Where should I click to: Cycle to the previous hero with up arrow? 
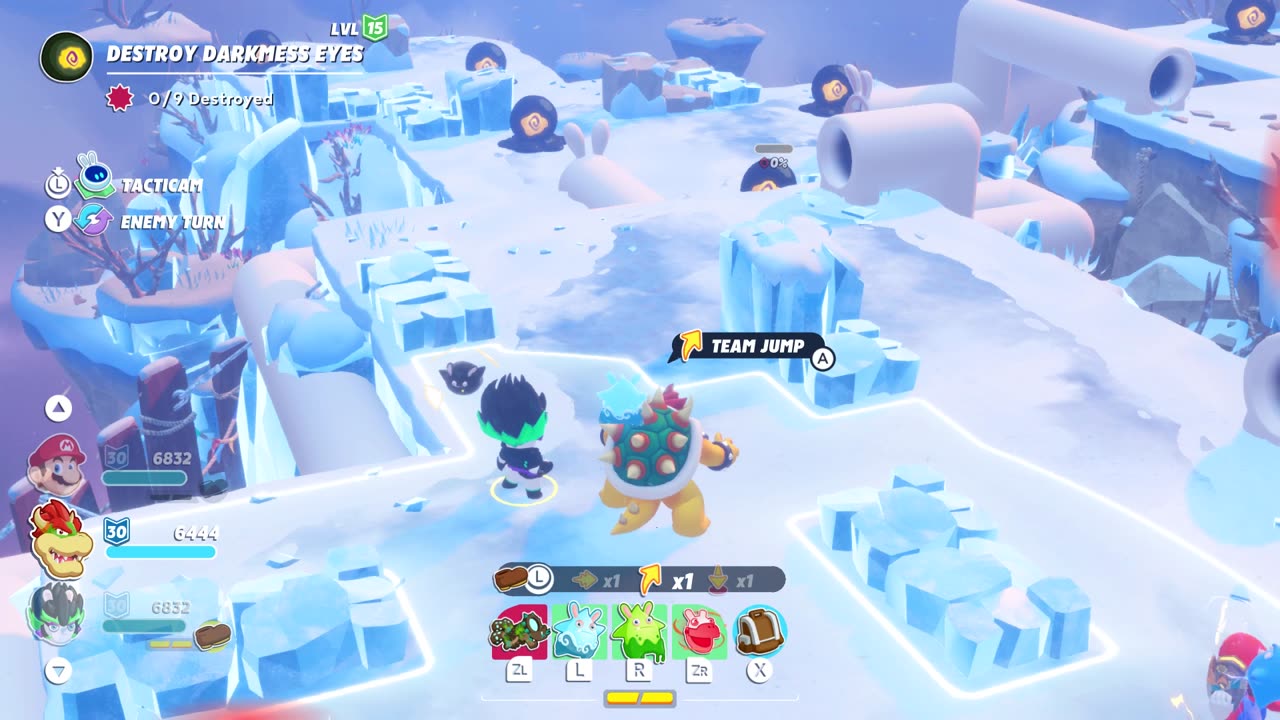pyautogui.click(x=59, y=407)
